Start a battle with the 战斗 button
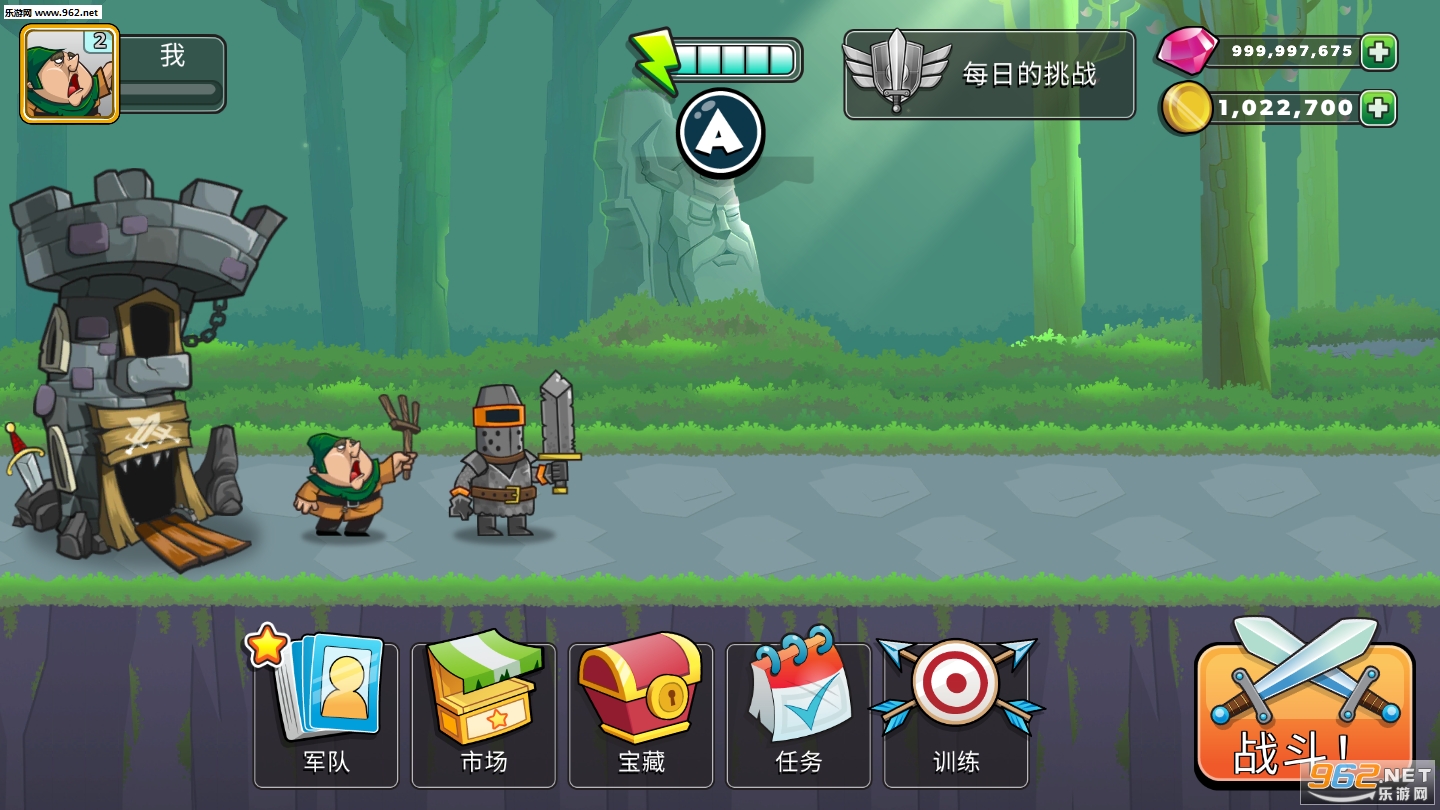The width and height of the screenshot is (1440, 810). [x=1303, y=712]
